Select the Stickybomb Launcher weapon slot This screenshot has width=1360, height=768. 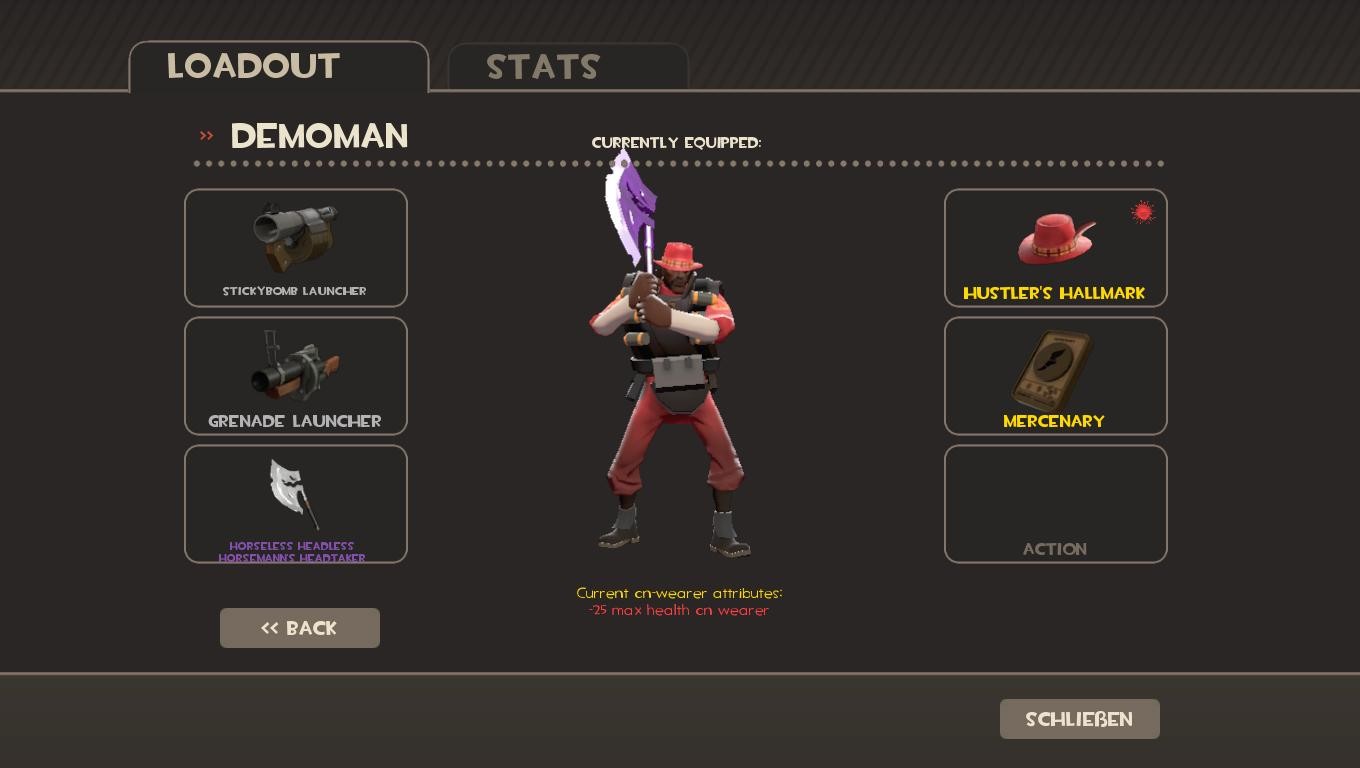pos(296,247)
